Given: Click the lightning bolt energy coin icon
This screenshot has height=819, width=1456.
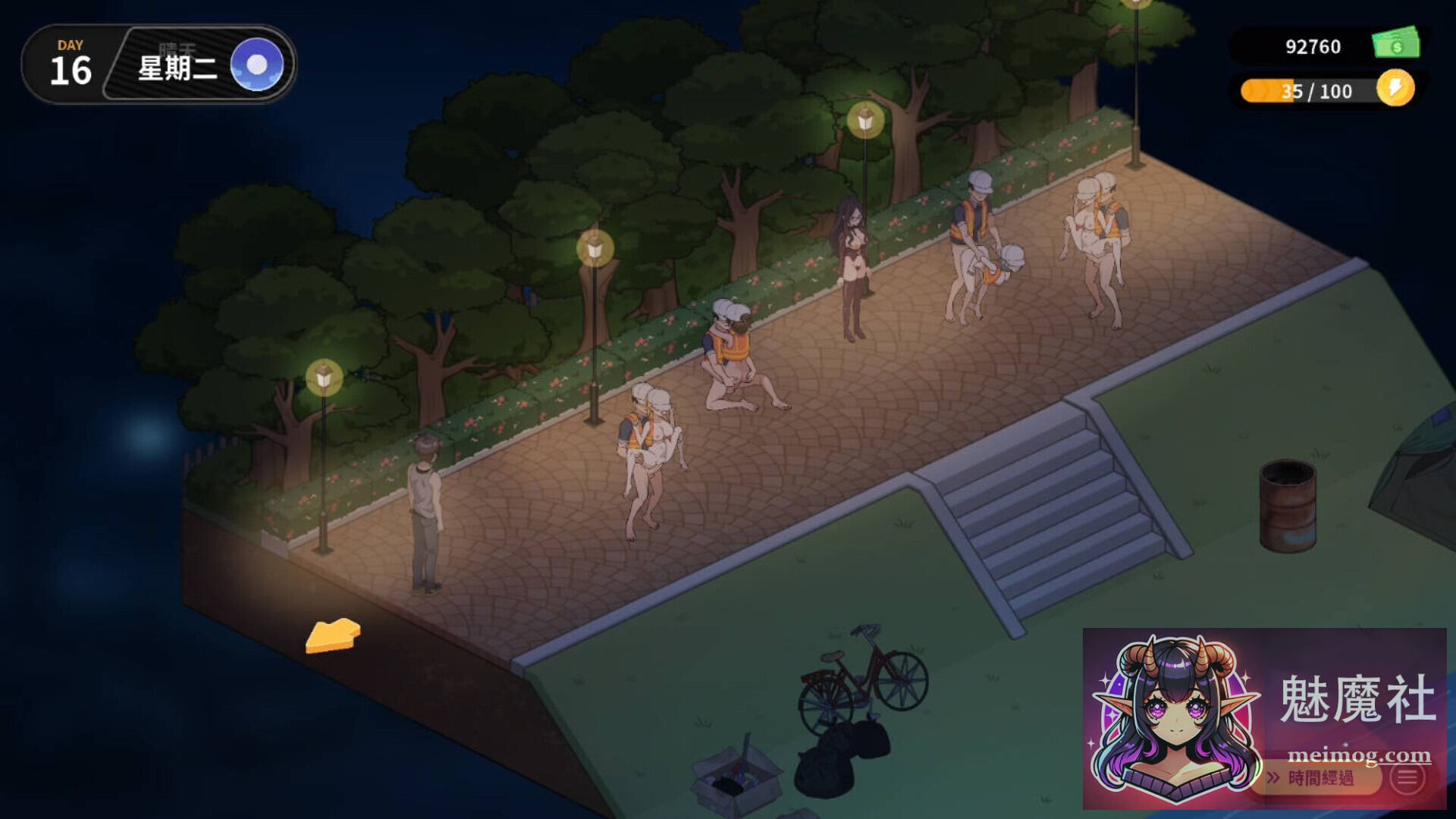Looking at the screenshot, I should point(1395,91).
